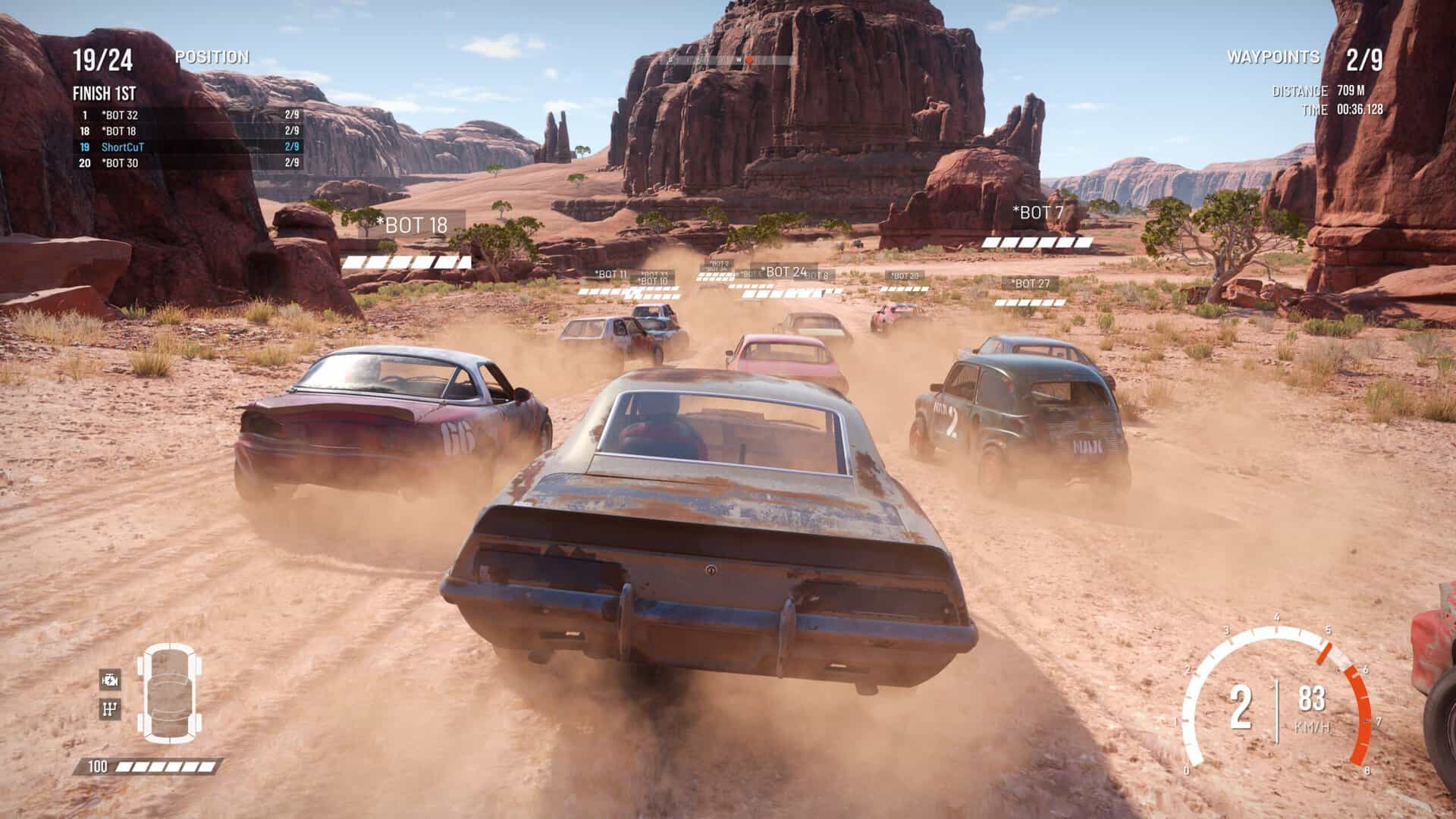Select the gearbox damage indicator icon

point(110,710)
